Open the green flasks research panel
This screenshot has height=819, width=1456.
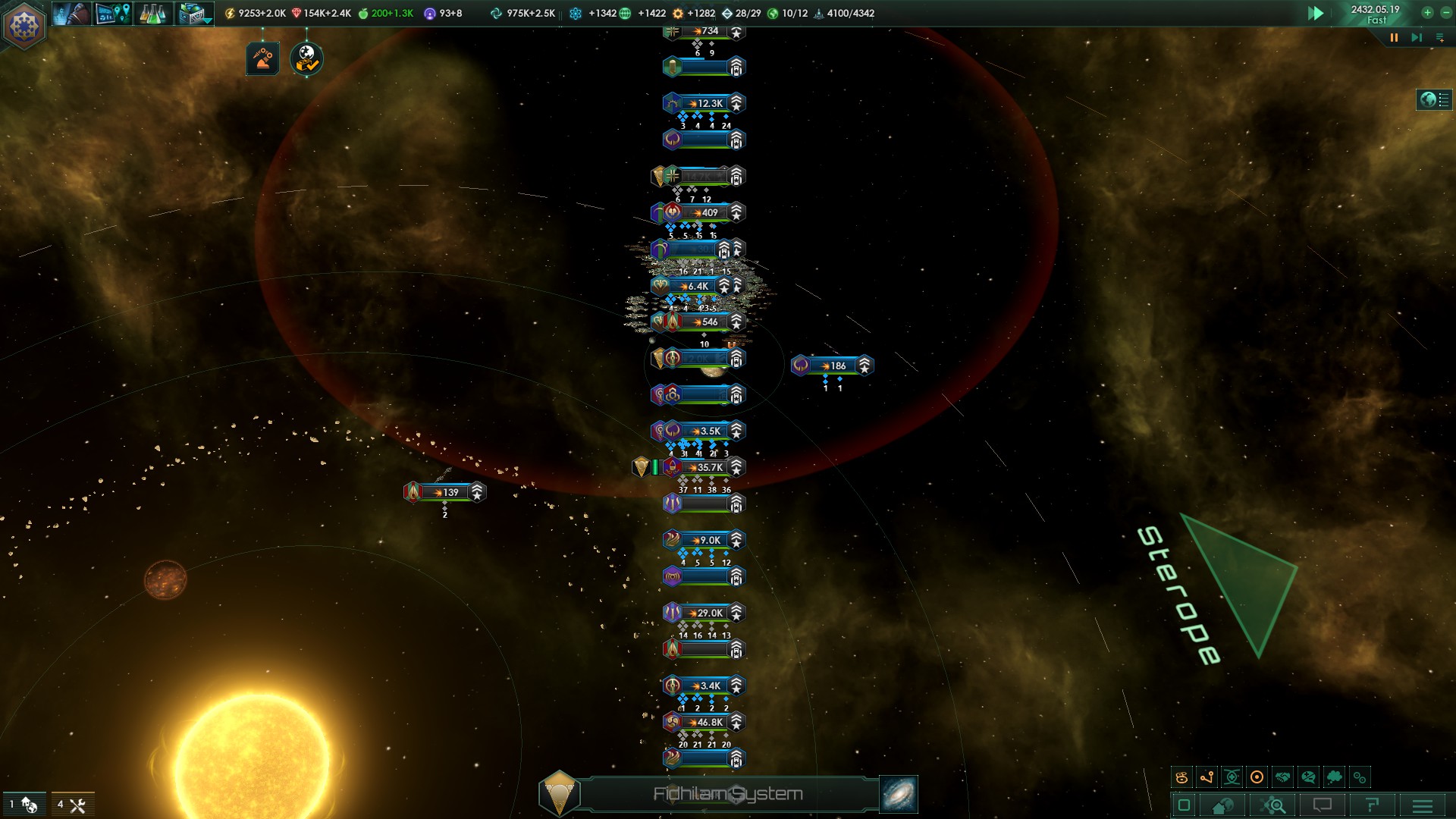click(152, 14)
